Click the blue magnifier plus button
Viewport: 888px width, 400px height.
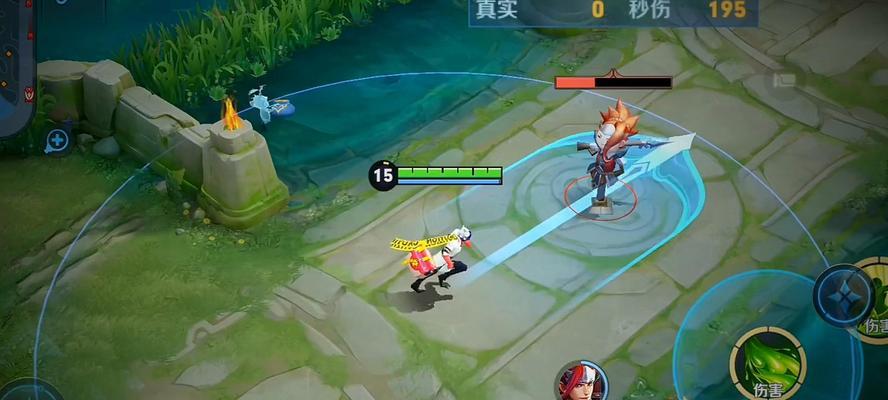[58, 141]
